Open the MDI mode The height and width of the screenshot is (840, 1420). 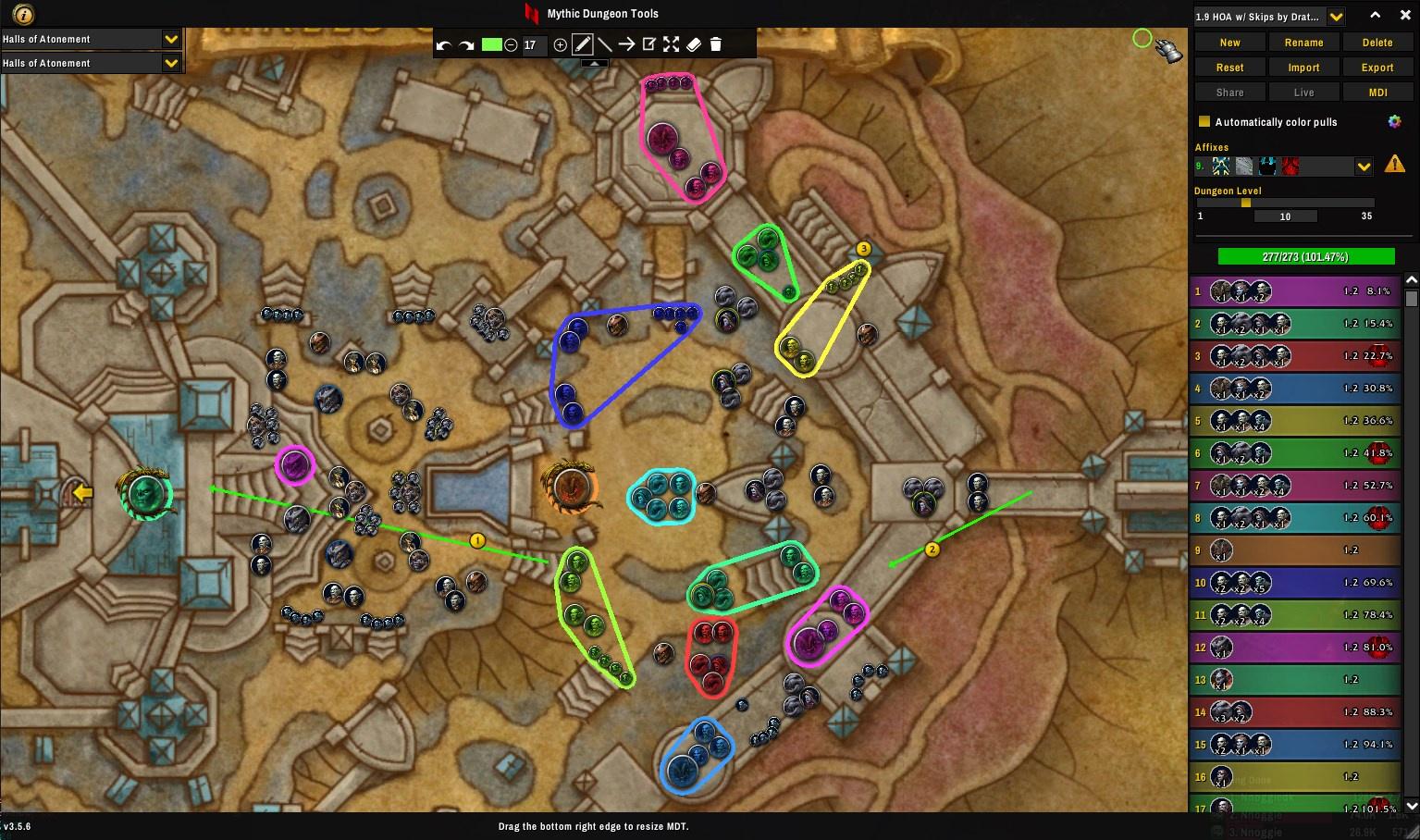point(1377,93)
